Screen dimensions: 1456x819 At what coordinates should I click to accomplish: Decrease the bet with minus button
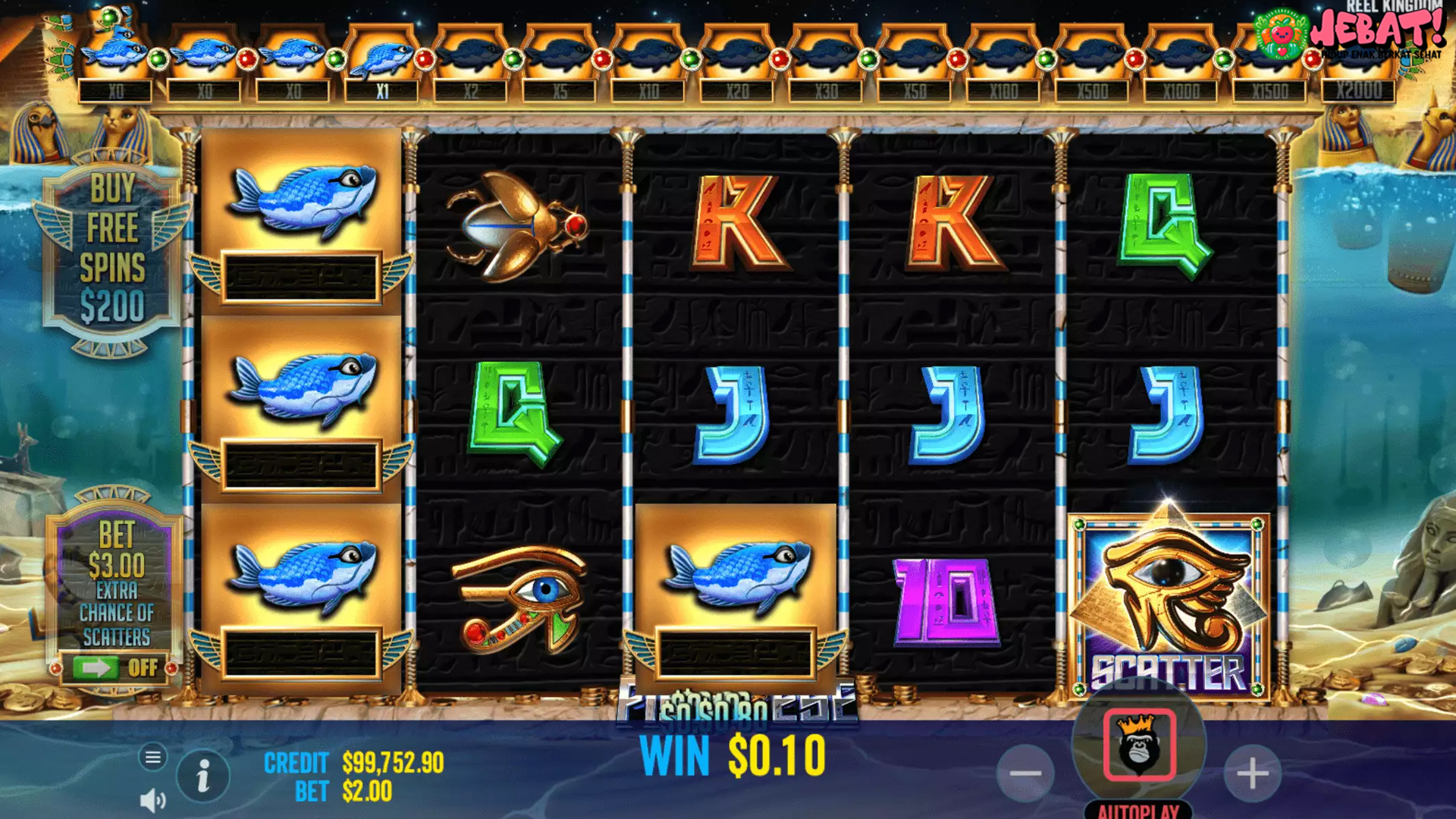point(1025,773)
